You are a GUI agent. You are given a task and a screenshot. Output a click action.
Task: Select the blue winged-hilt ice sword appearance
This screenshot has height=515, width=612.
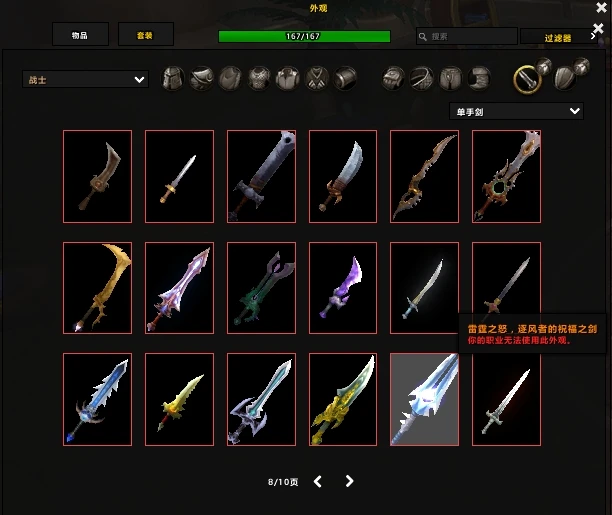point(97,399)
